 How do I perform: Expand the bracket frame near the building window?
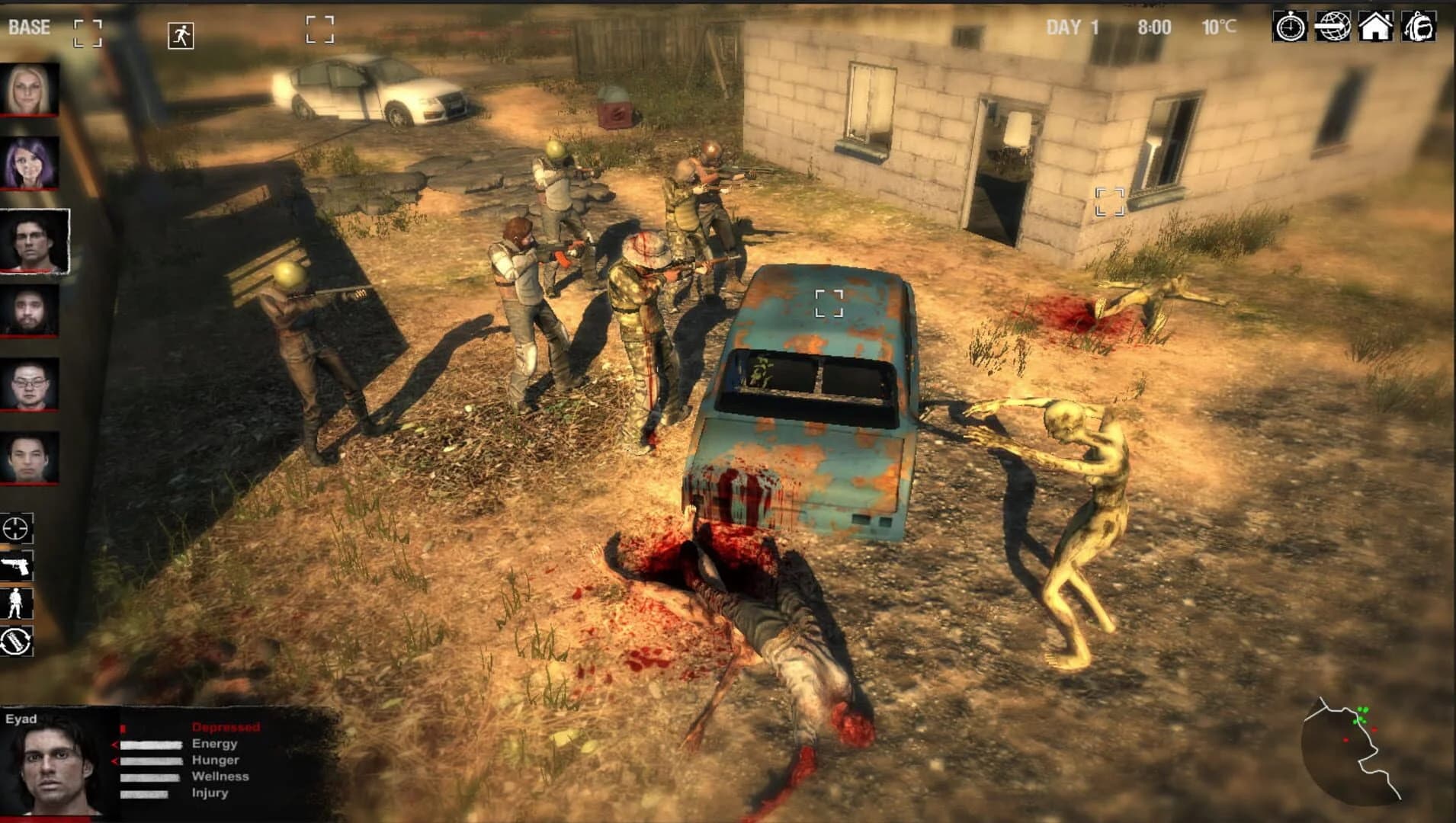pyautogui.click(x=1108, y=200)
